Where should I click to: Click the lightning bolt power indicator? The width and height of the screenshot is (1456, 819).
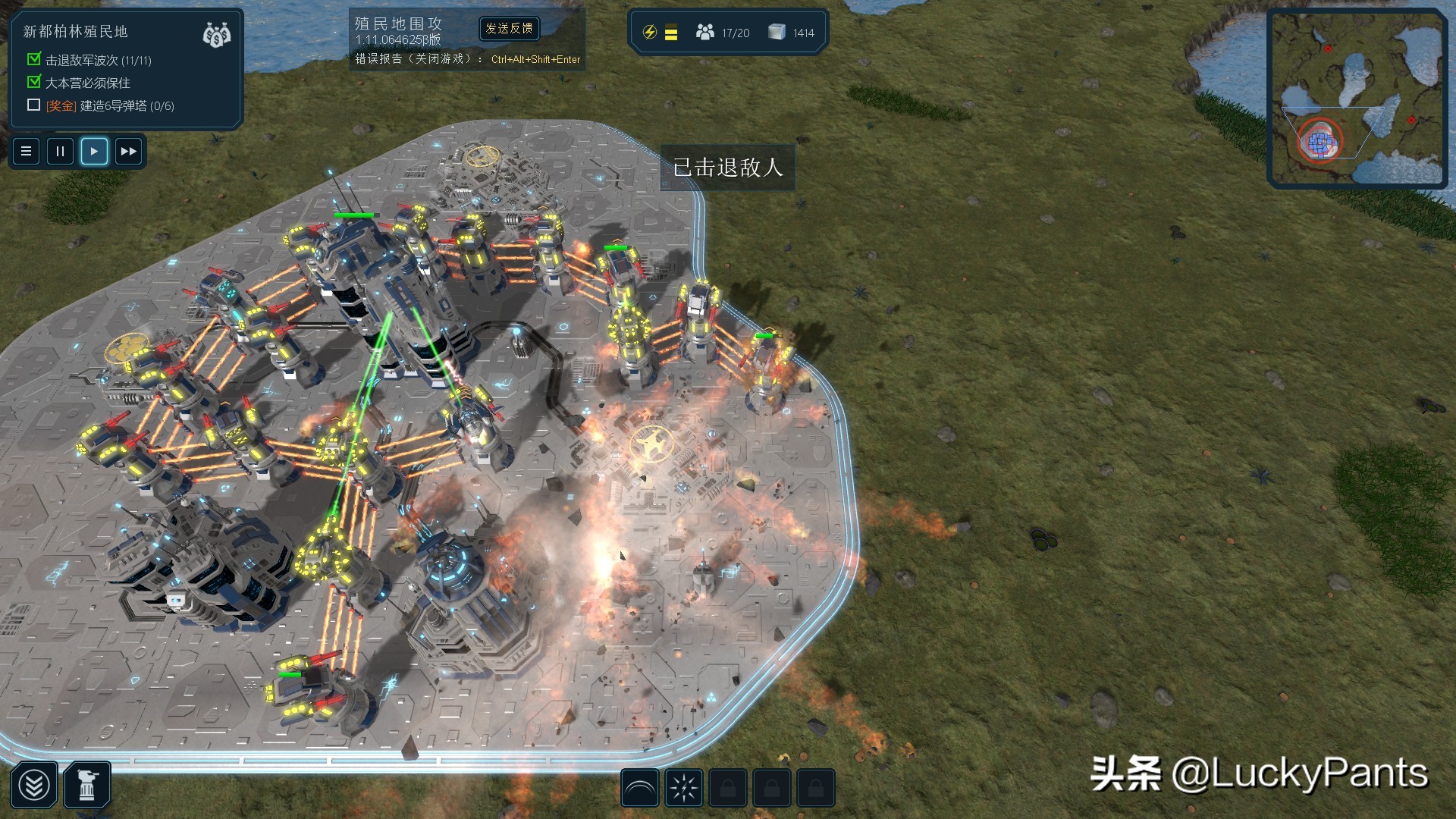[x=650, y=32]
